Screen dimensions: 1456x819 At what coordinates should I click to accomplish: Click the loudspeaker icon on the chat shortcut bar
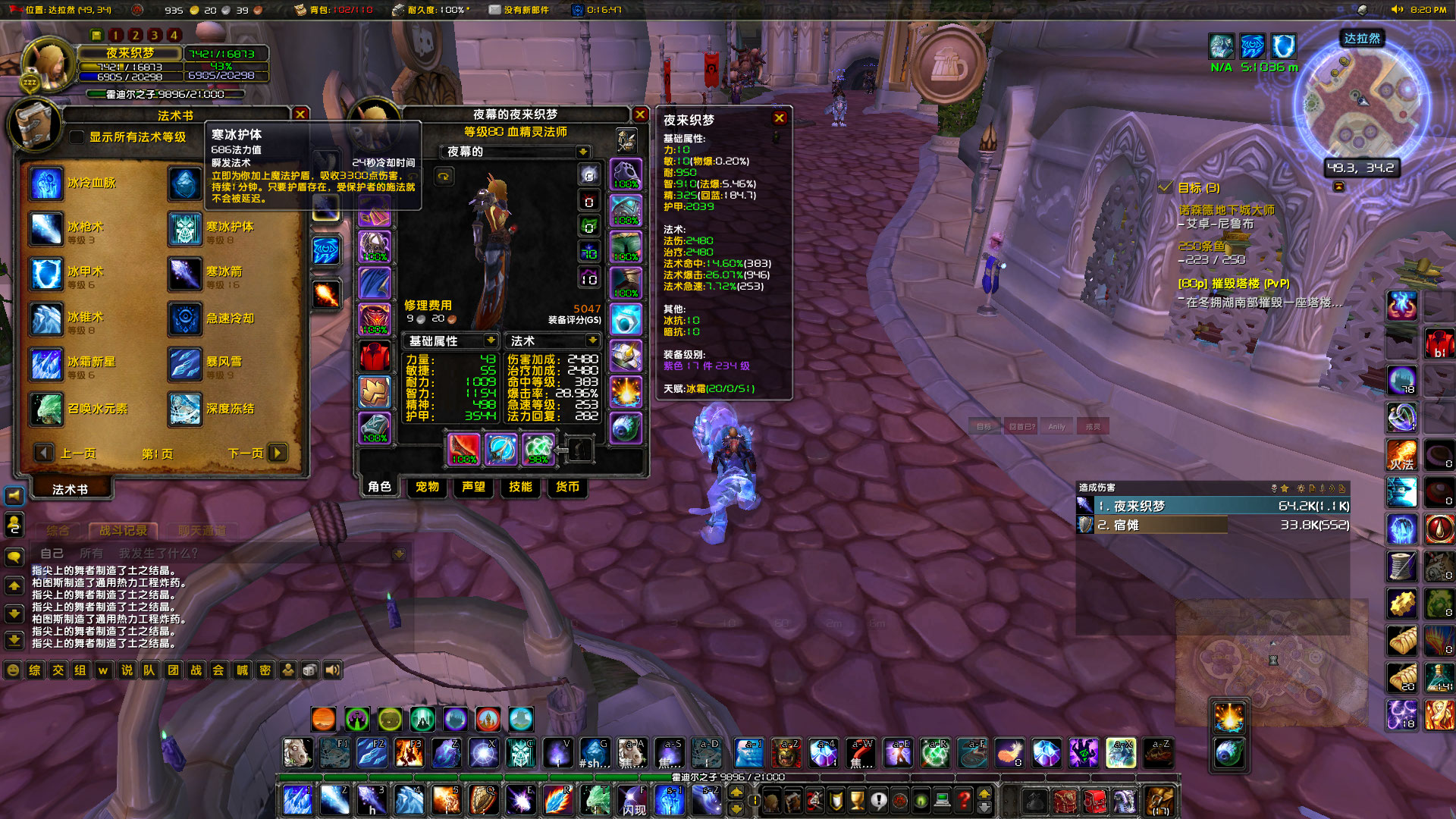click(334, 670)
